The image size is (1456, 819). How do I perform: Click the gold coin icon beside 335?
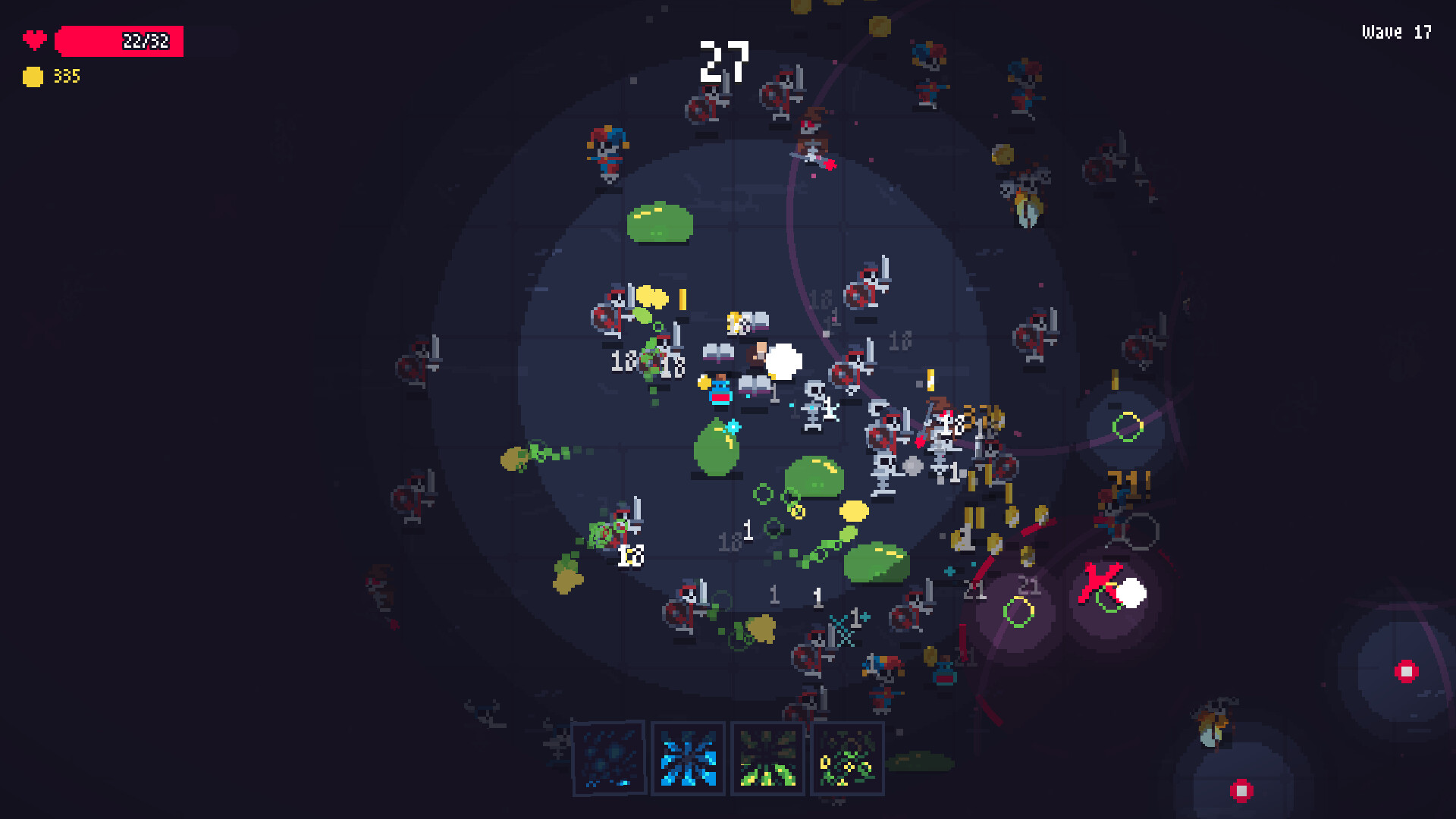tap(33, 76)
